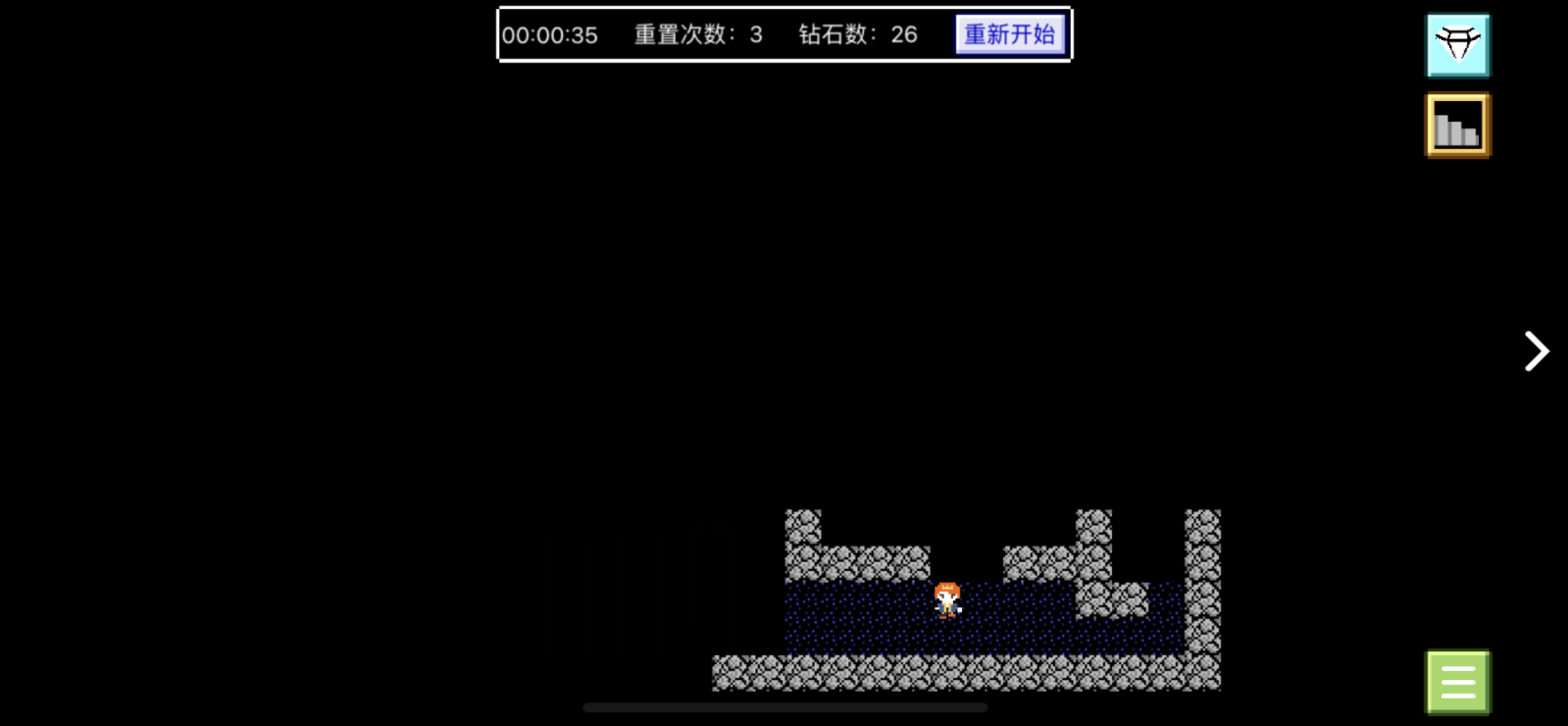Tap the hamburger lines in the menu button

[1457, 681]
